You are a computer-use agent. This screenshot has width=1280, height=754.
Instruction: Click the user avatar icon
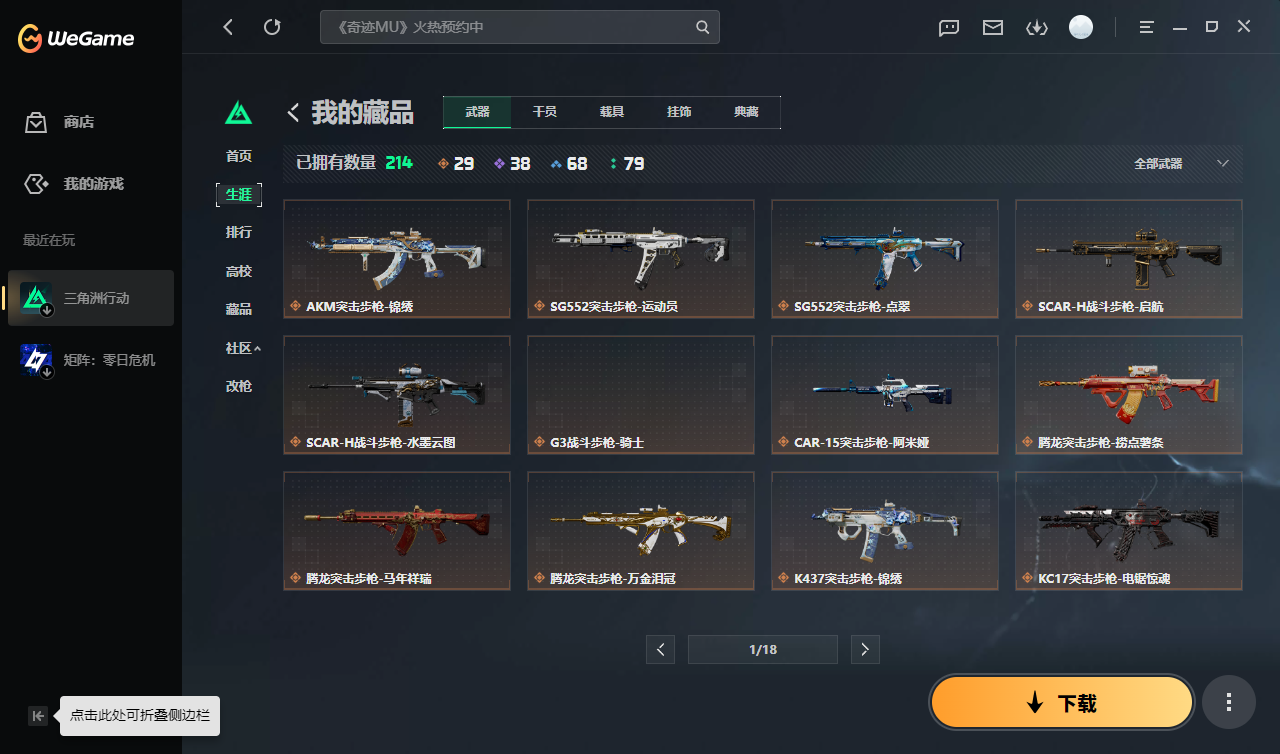pos(1081,27)
